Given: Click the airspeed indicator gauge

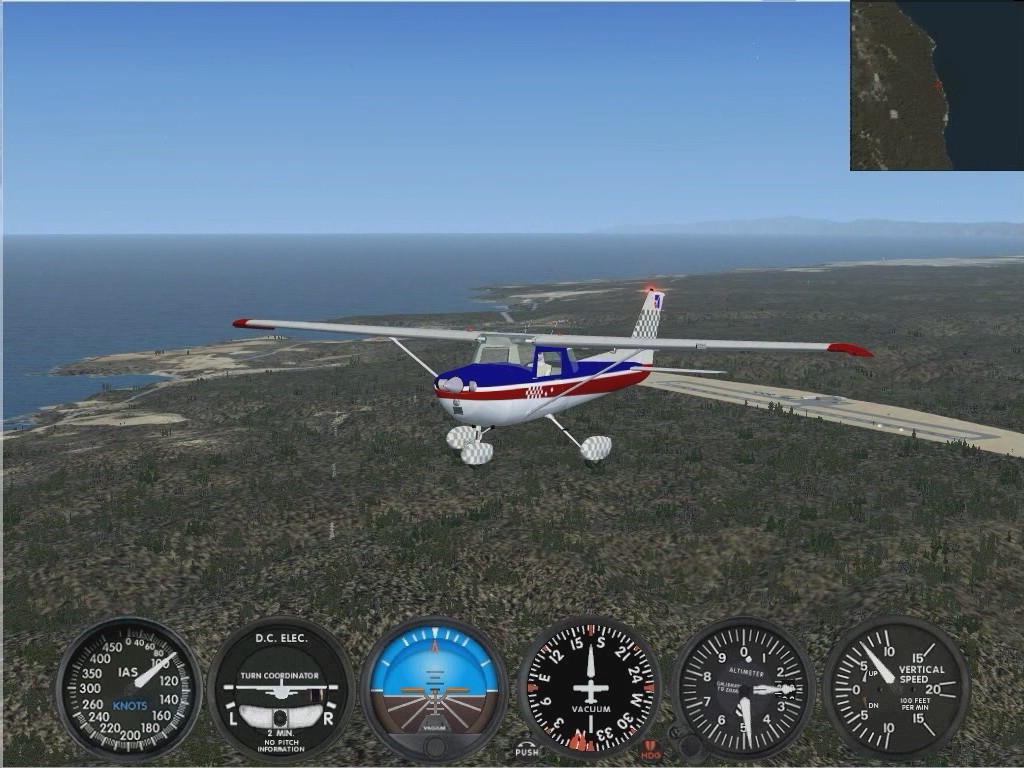Looking at the screenshot, I should tap(129, 687).
